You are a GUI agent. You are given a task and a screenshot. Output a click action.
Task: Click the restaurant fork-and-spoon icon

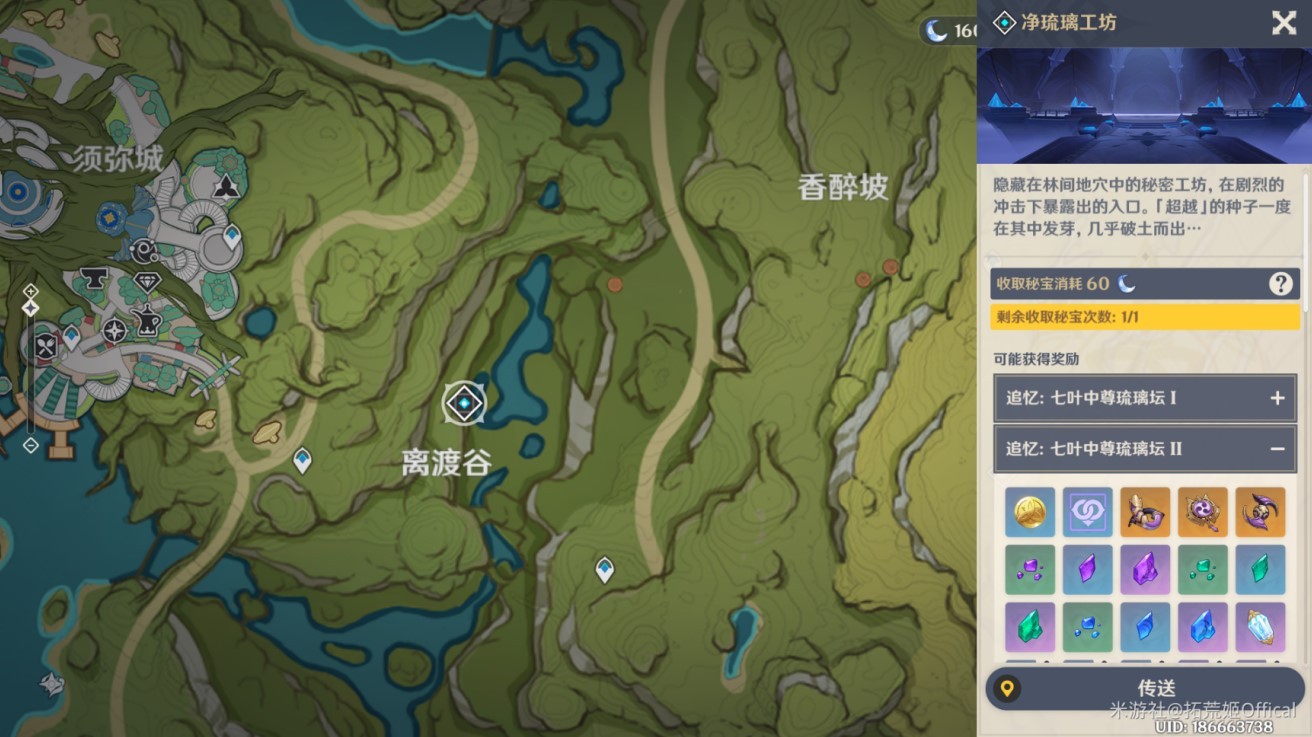47,346
